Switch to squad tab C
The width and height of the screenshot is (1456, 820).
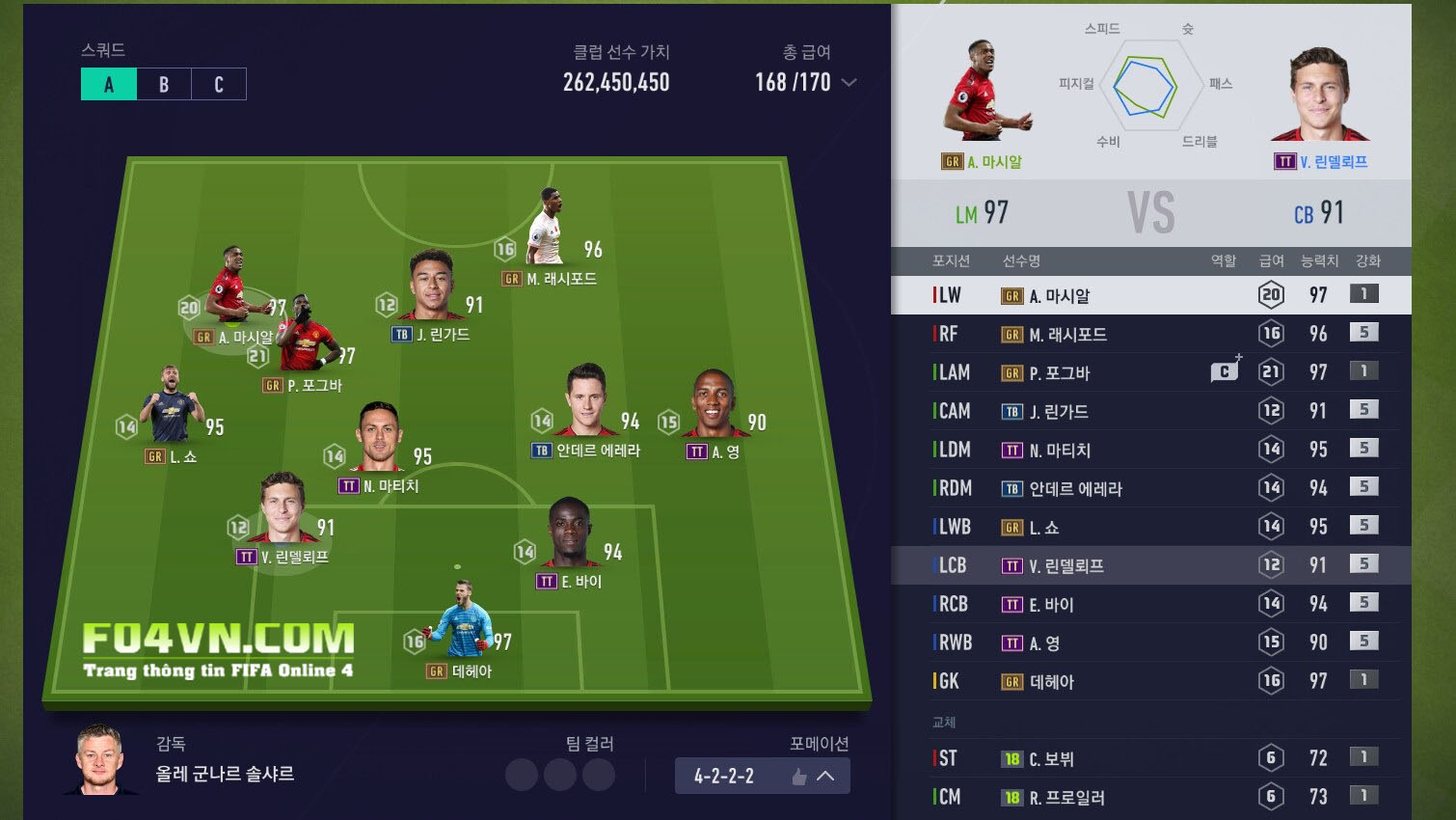(x=219, y=84)
